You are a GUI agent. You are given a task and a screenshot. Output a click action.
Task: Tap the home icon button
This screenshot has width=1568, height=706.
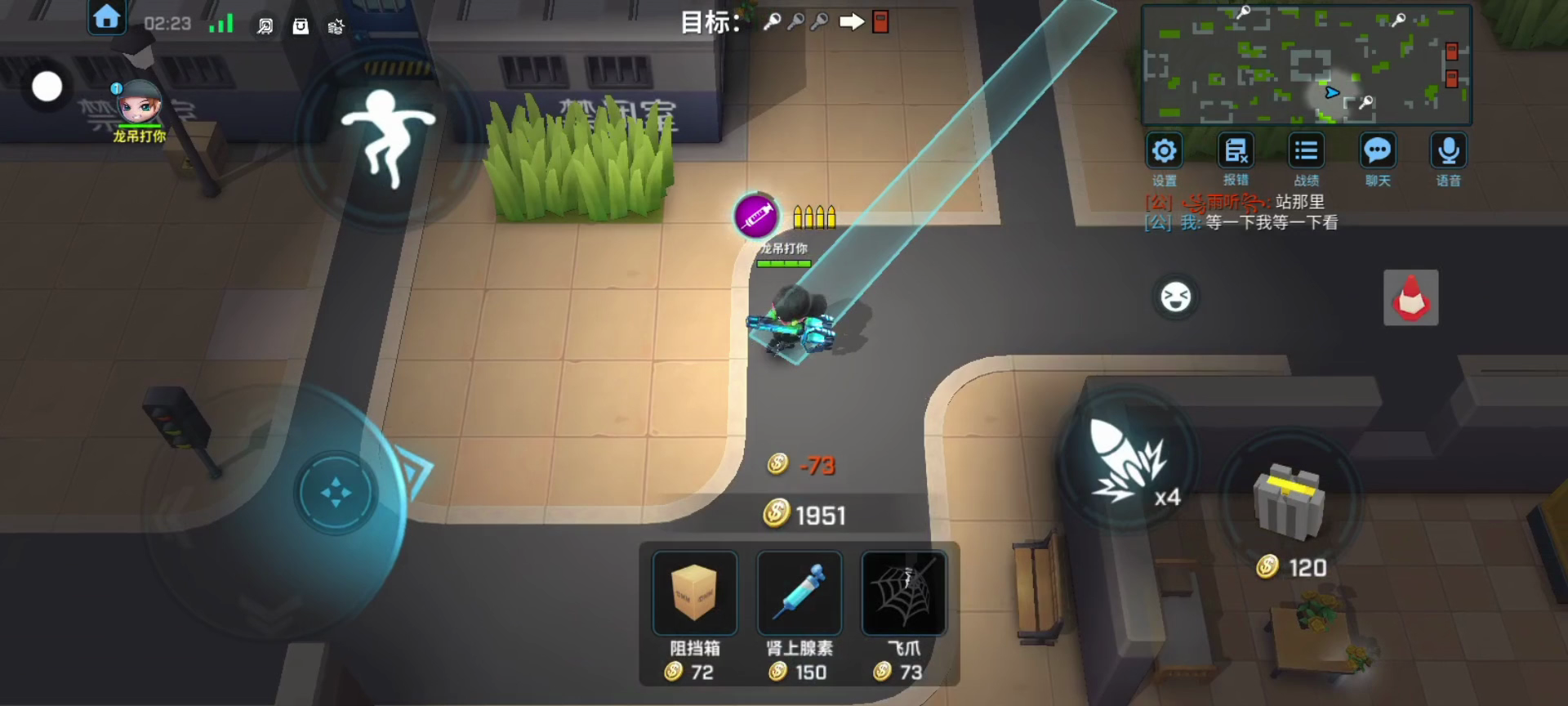107,17
